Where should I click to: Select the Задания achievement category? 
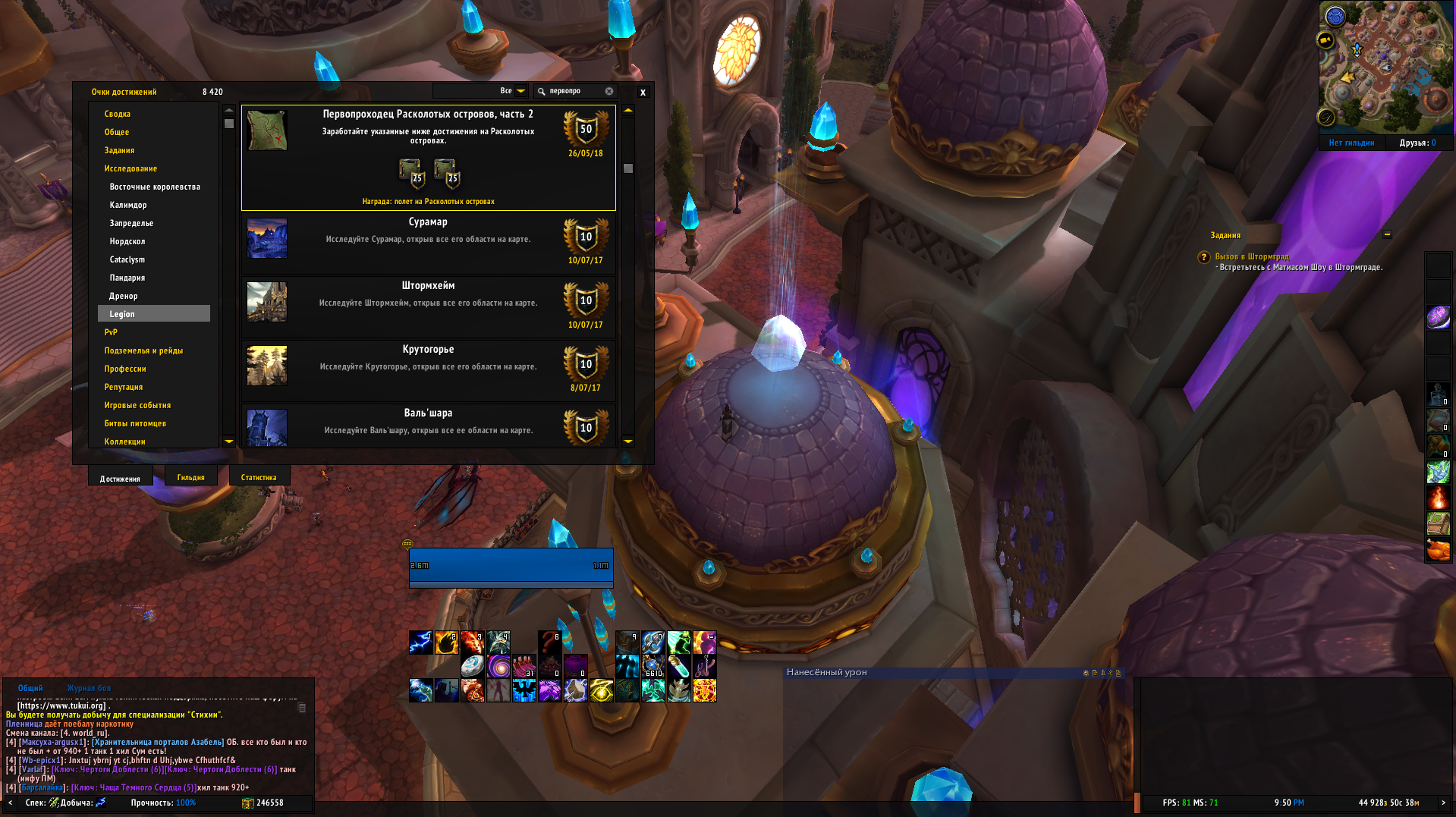(119, 150)
